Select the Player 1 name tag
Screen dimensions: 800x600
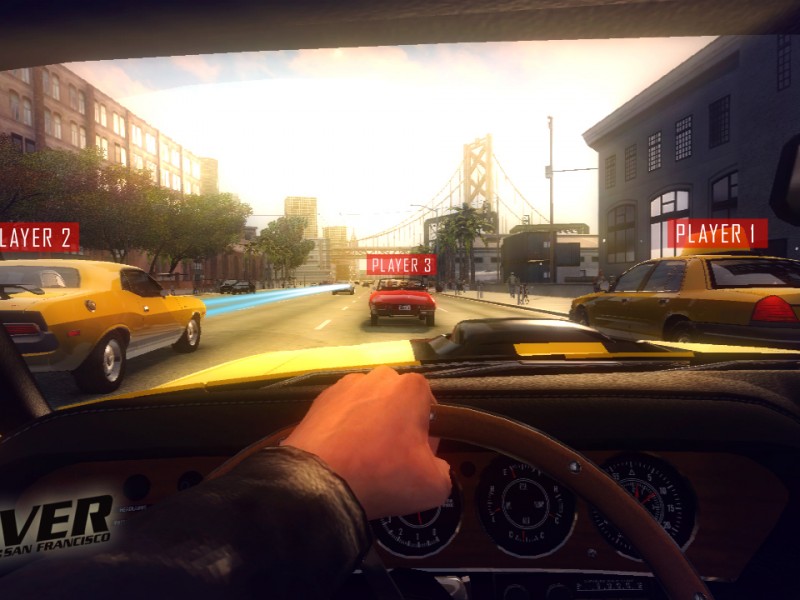click(717, 234)
